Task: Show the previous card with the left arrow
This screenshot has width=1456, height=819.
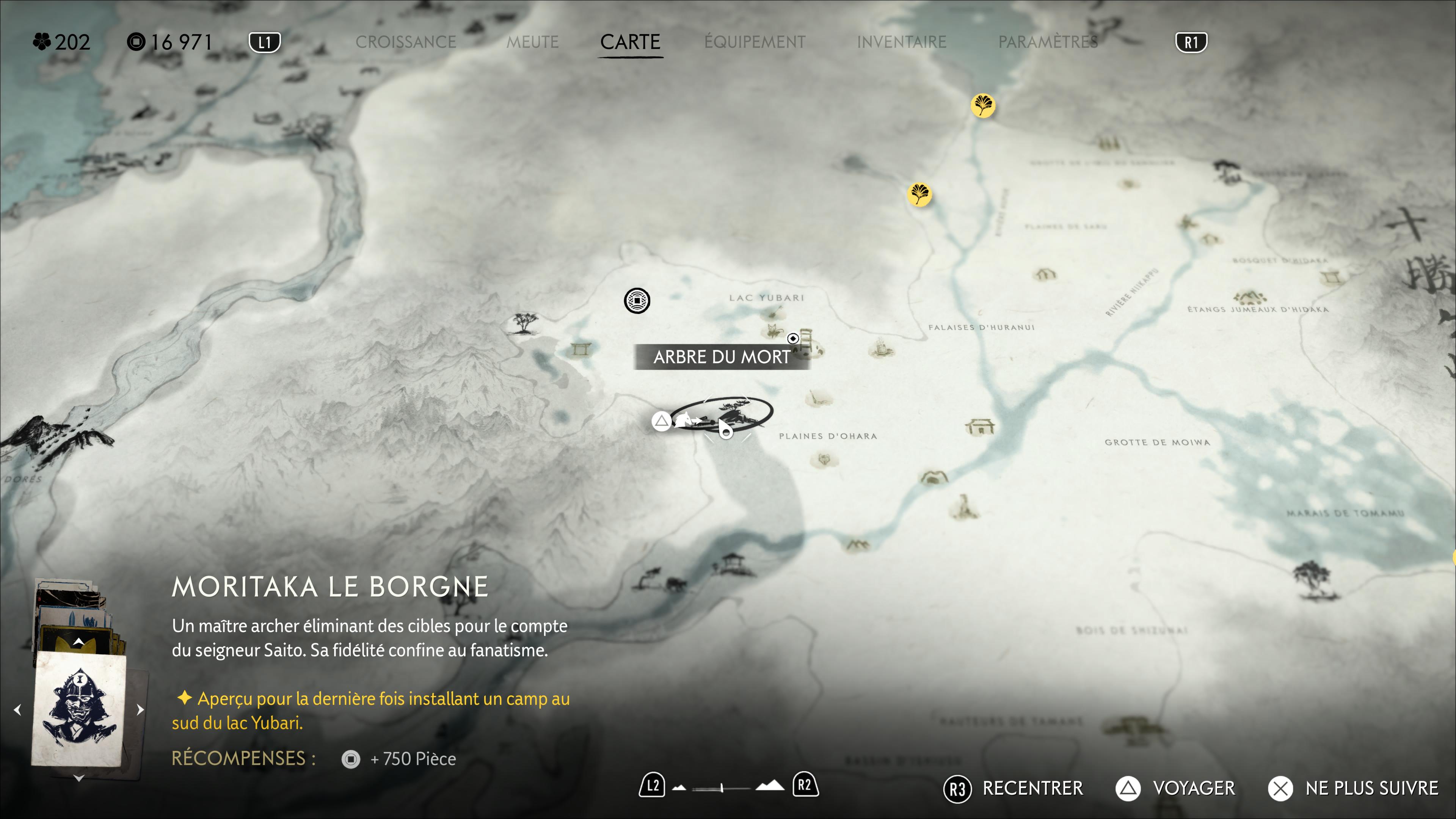Action: tap(17, 709)
